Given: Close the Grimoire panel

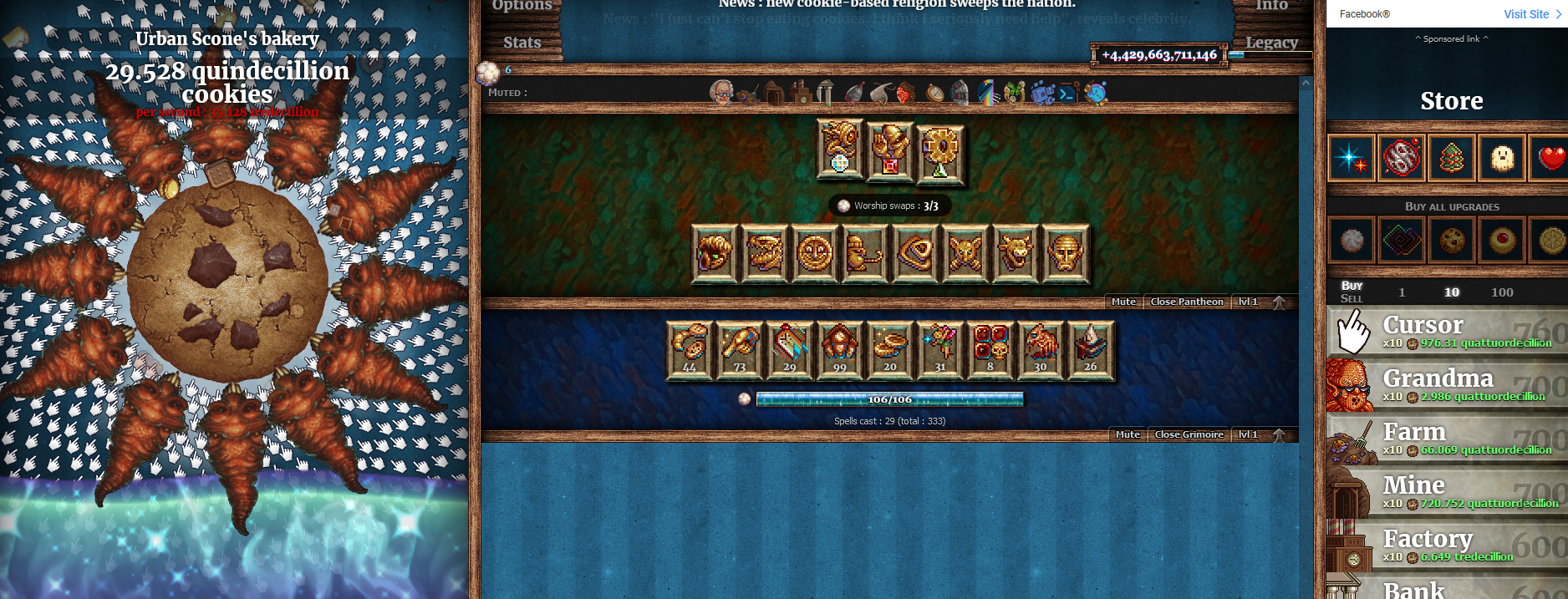Looking at the screenshot, I should tap(1189, 434).
